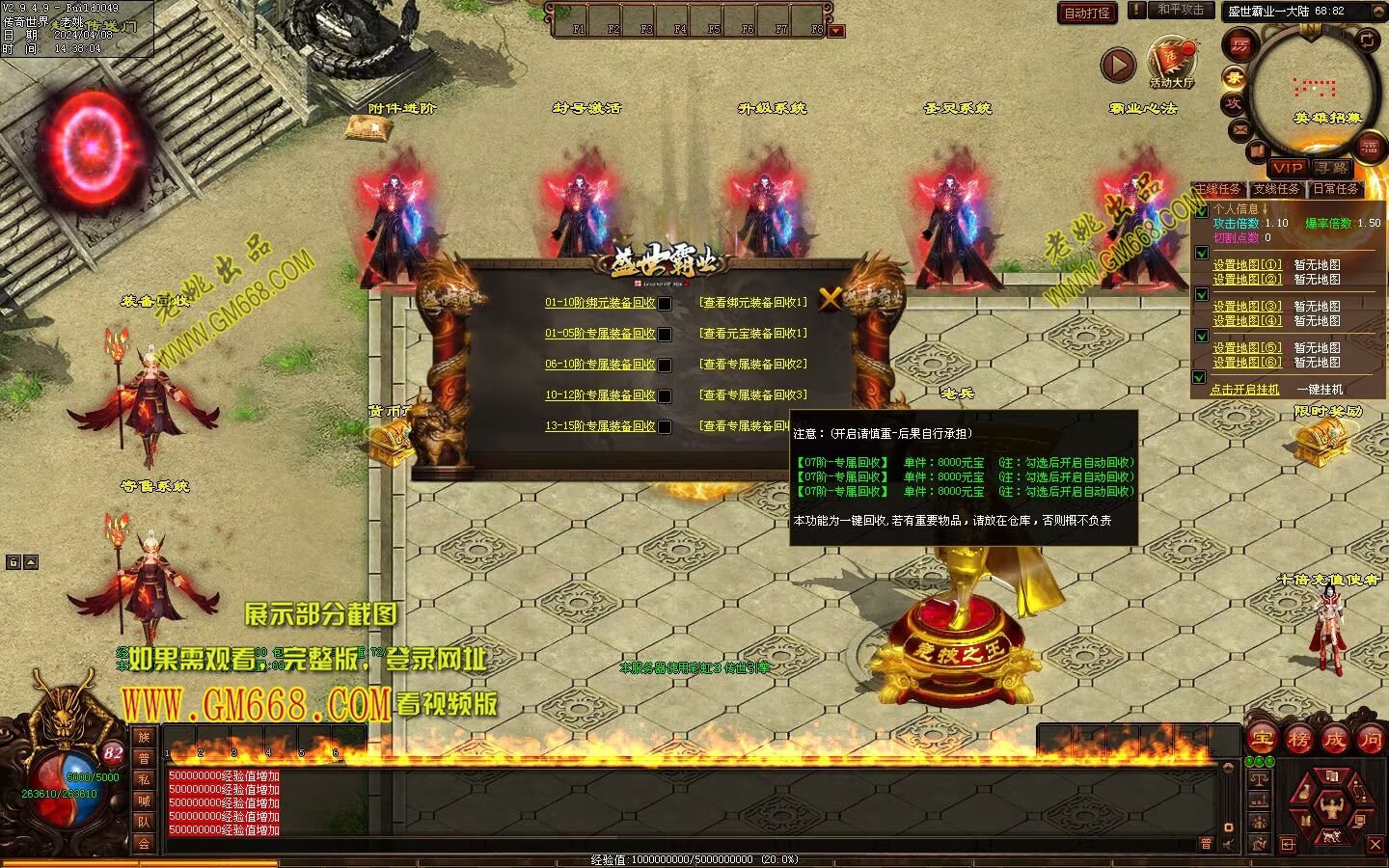Open the 宝 treasure shop button
This screenshot has width=1389, height=868.
[1263, 739]
